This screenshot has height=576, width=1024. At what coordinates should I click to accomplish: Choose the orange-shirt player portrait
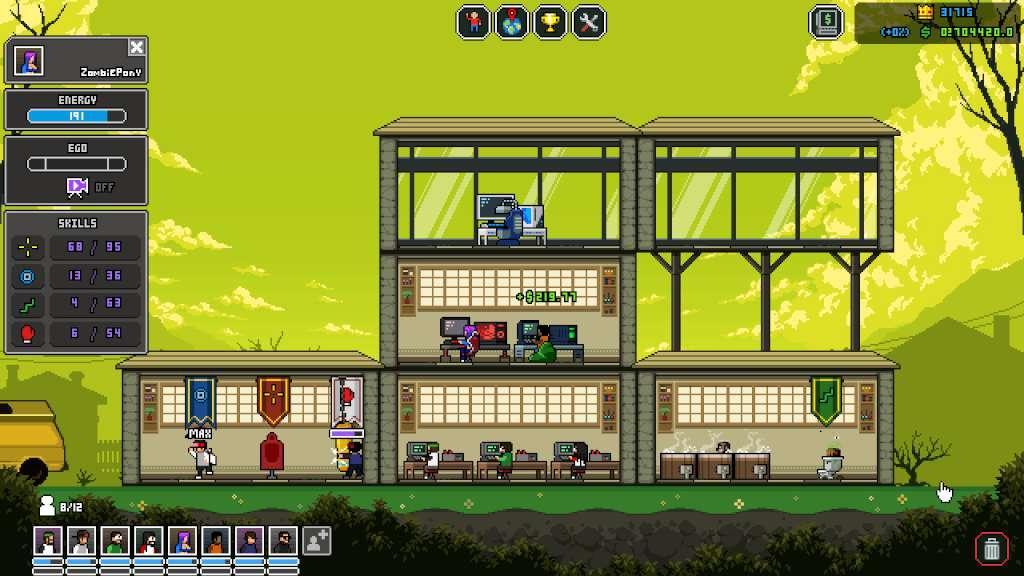[216, 542]
